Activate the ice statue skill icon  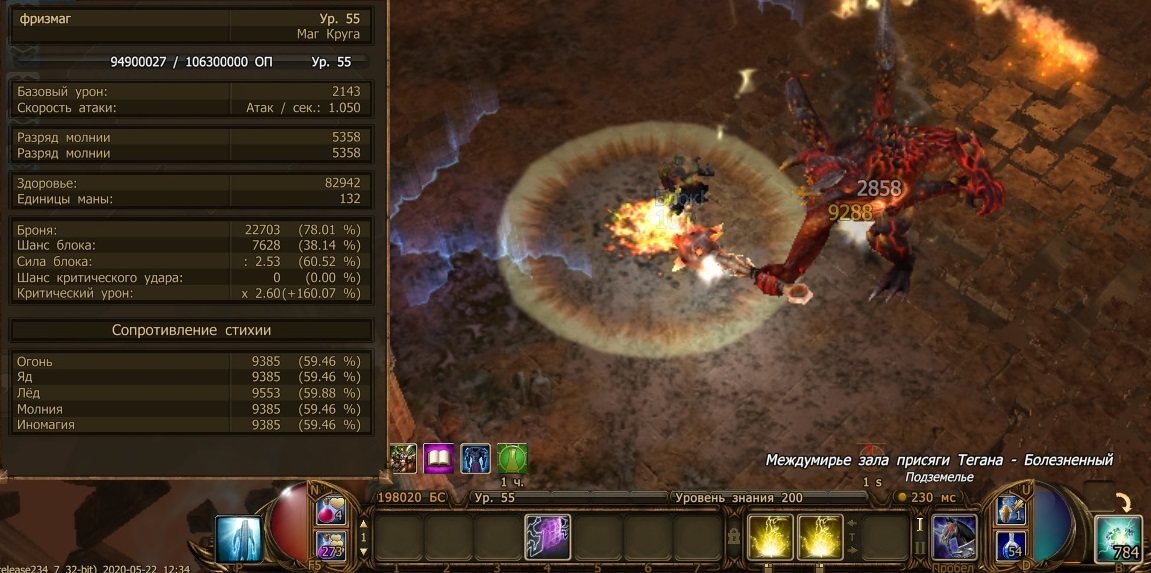pos(238,538)
